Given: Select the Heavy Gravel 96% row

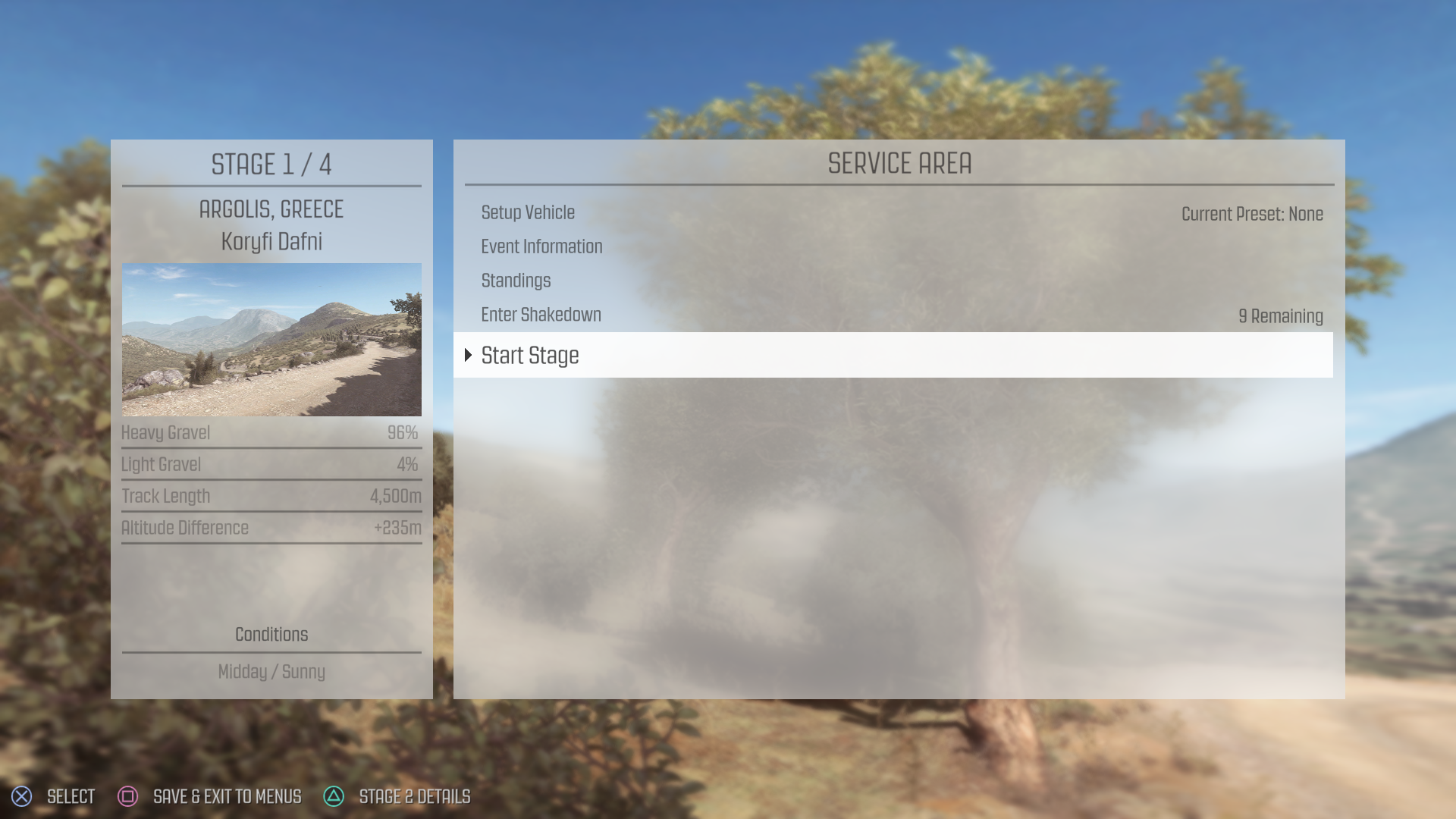Looking at the screenshot, I should pyautogui.click(x=271, y=433).
